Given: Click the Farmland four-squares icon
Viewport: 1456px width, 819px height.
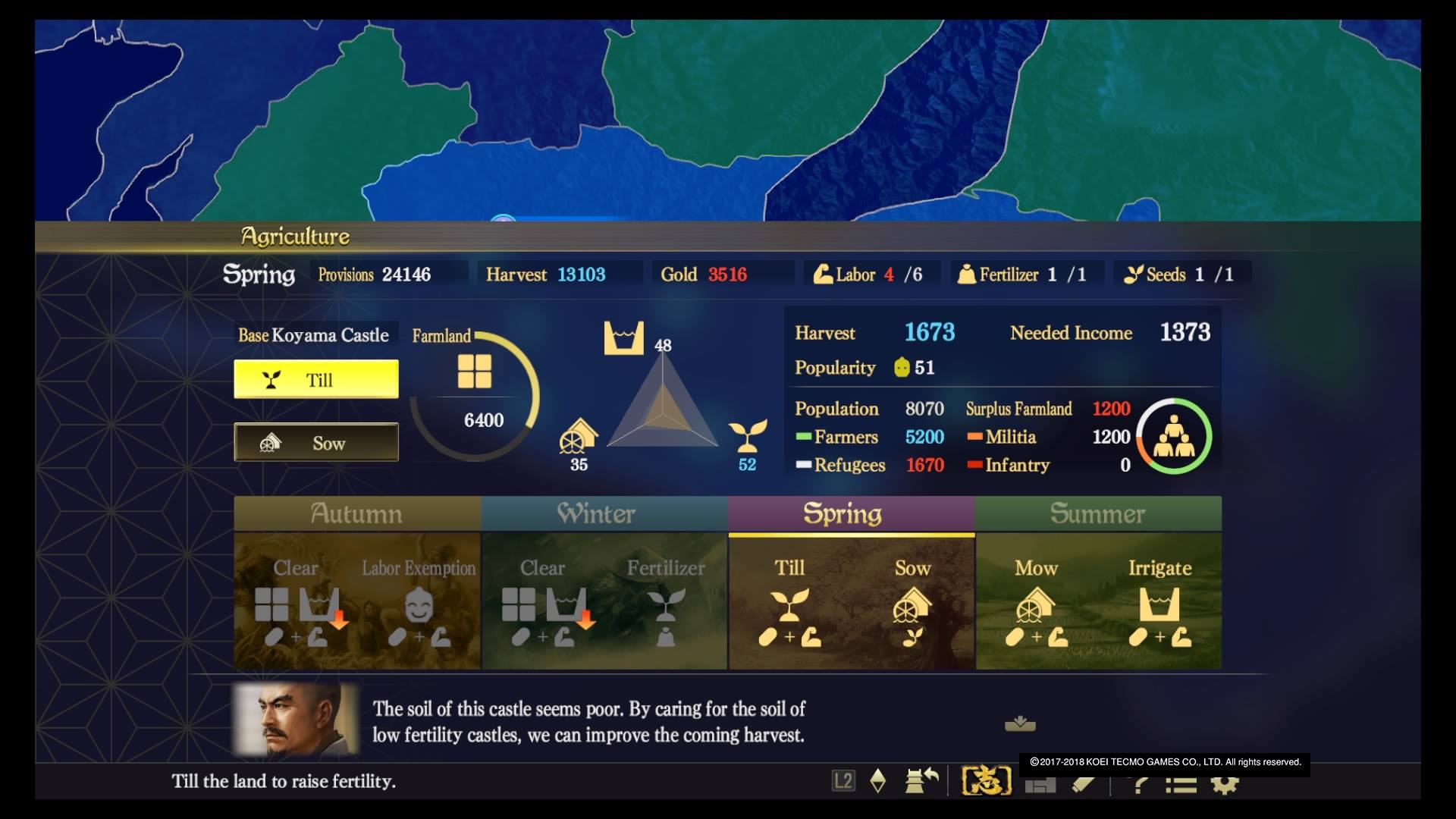Looking at the screenshot, I should tap(475, 372).
